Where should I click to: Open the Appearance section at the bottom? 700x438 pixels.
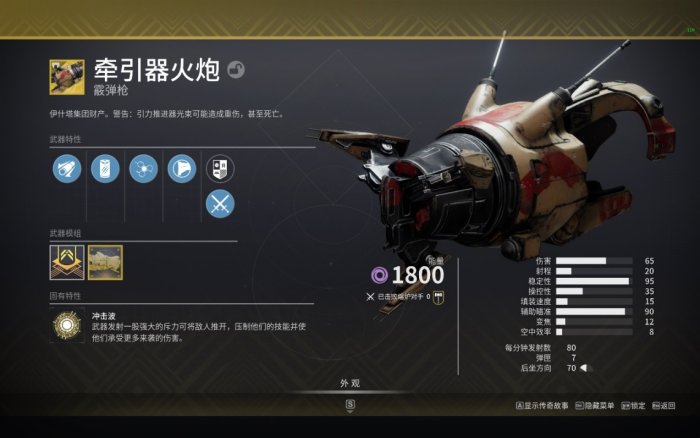tap(350, 383)
